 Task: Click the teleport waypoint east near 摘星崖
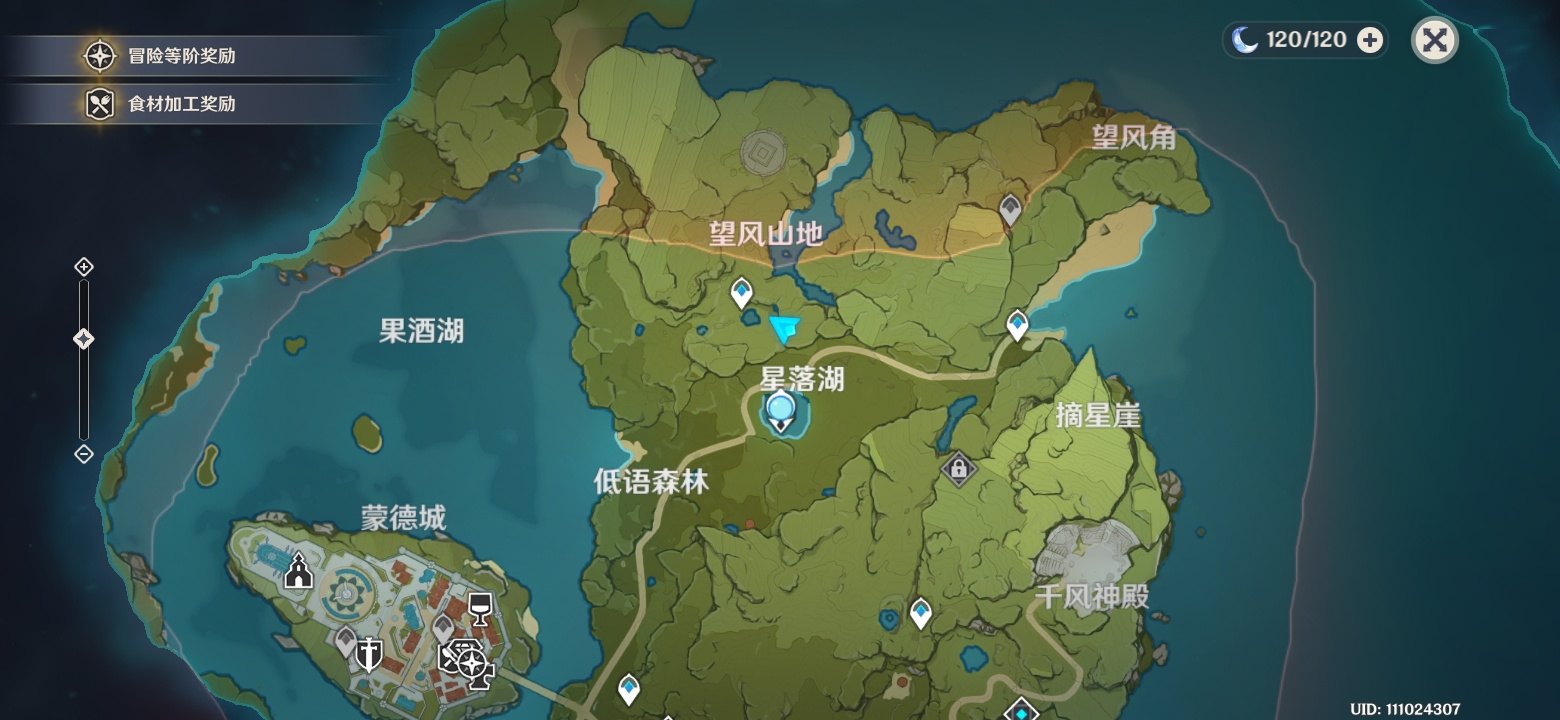pos(1018,324)
